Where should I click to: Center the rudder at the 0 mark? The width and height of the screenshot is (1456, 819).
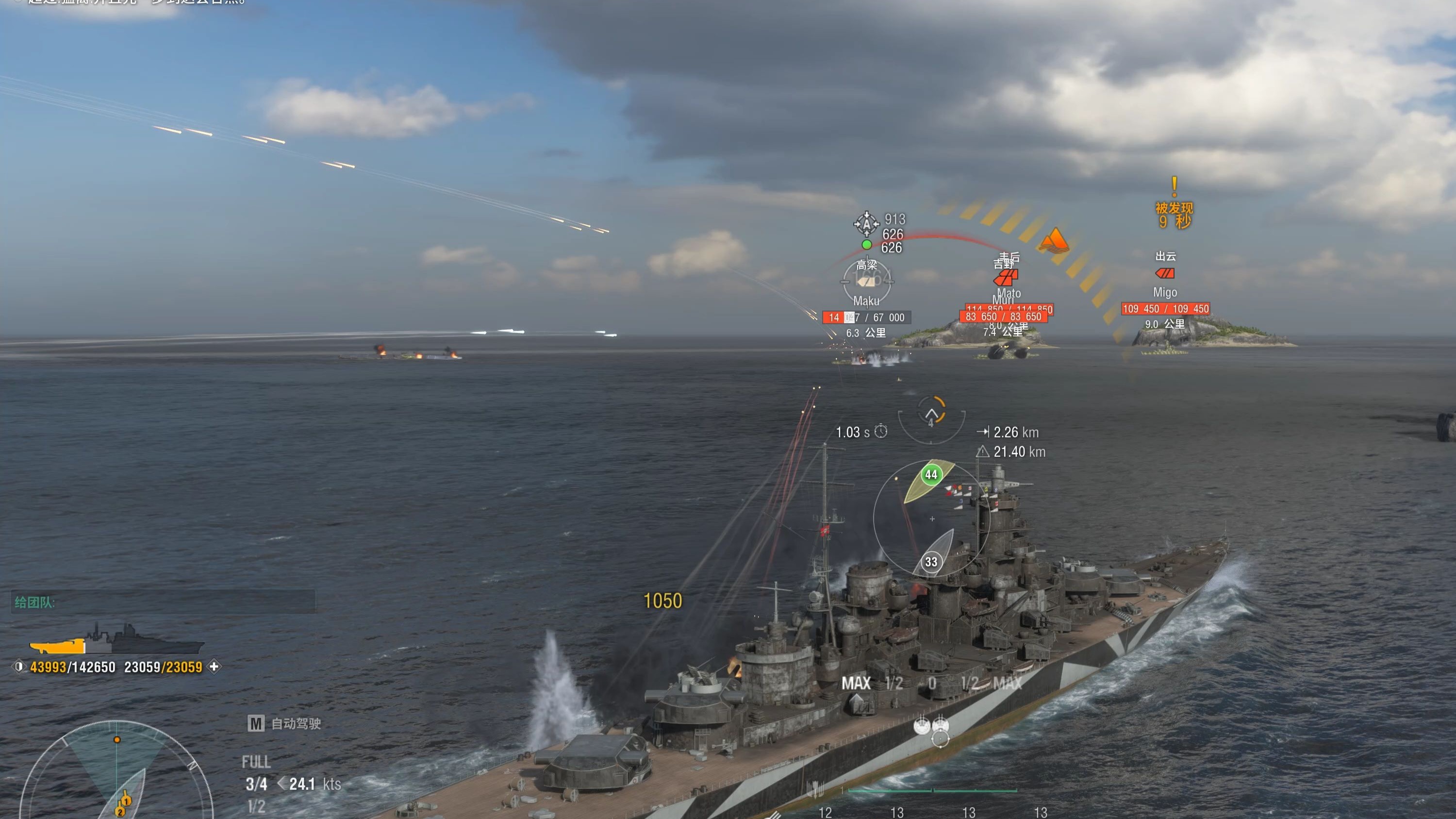(931, 684)
